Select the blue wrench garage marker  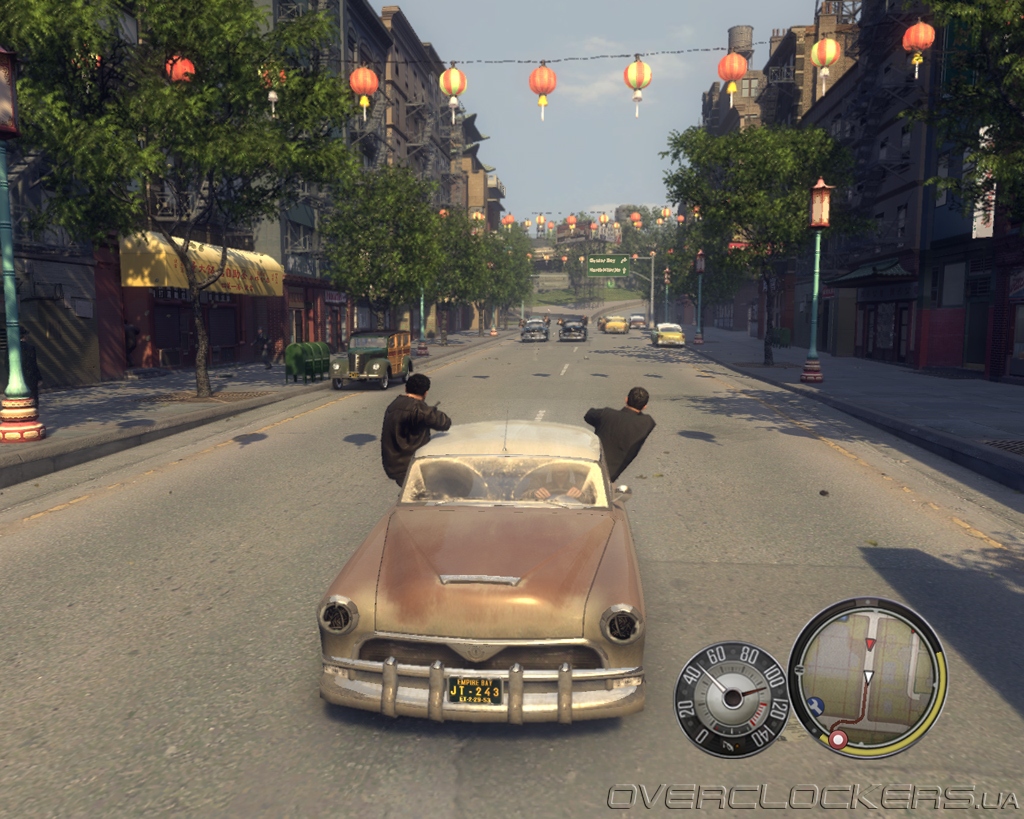coord(815,704)
